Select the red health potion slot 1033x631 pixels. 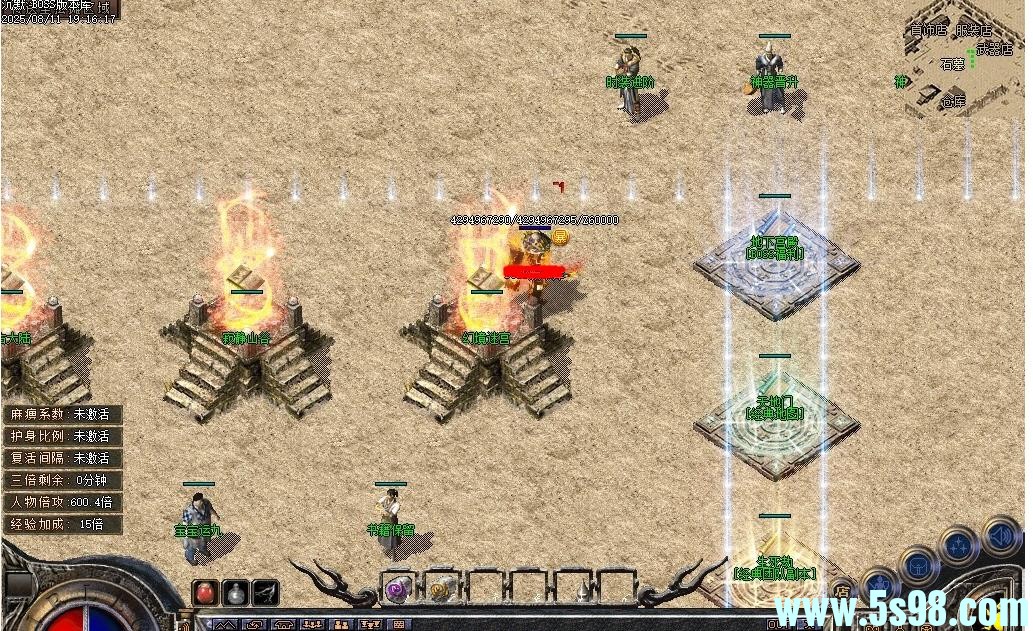[x=205, y=592]
